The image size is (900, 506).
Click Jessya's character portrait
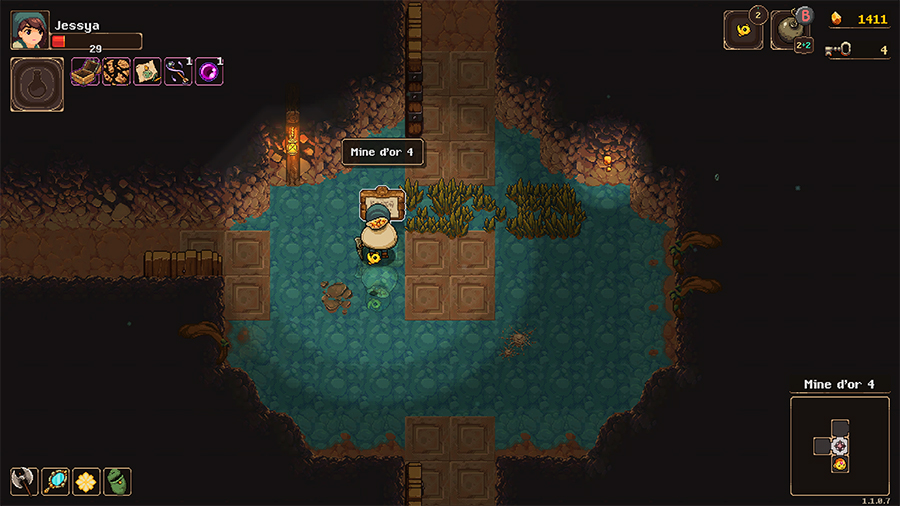(29, 30)
